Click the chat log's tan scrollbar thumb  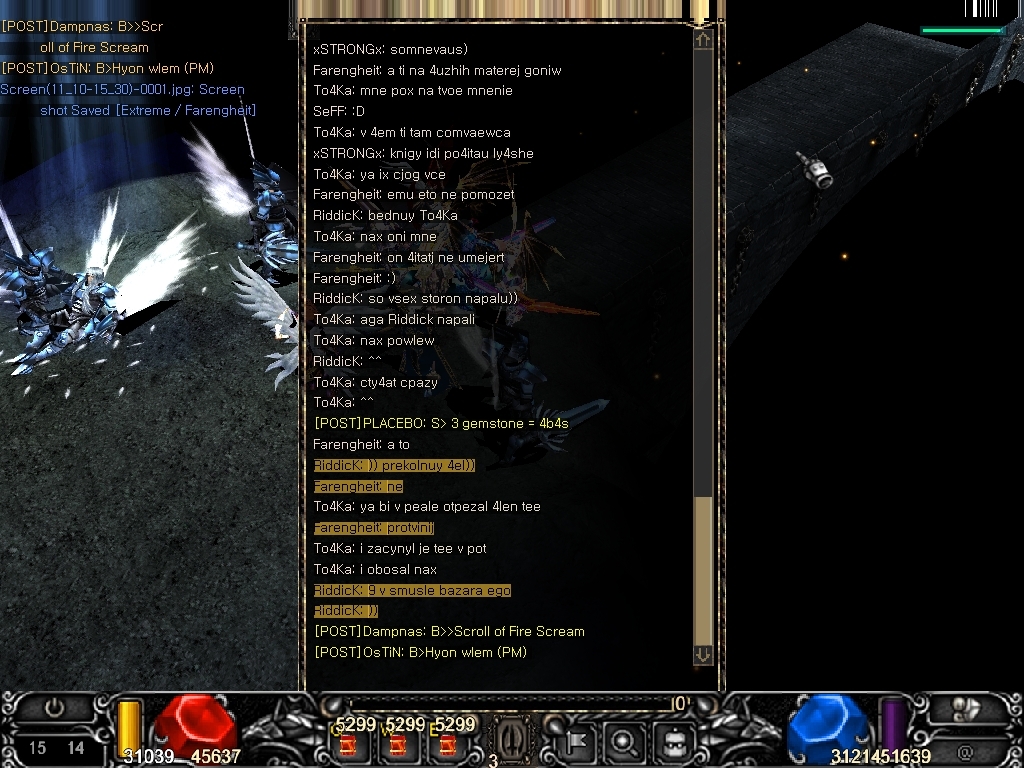[703, 568]
